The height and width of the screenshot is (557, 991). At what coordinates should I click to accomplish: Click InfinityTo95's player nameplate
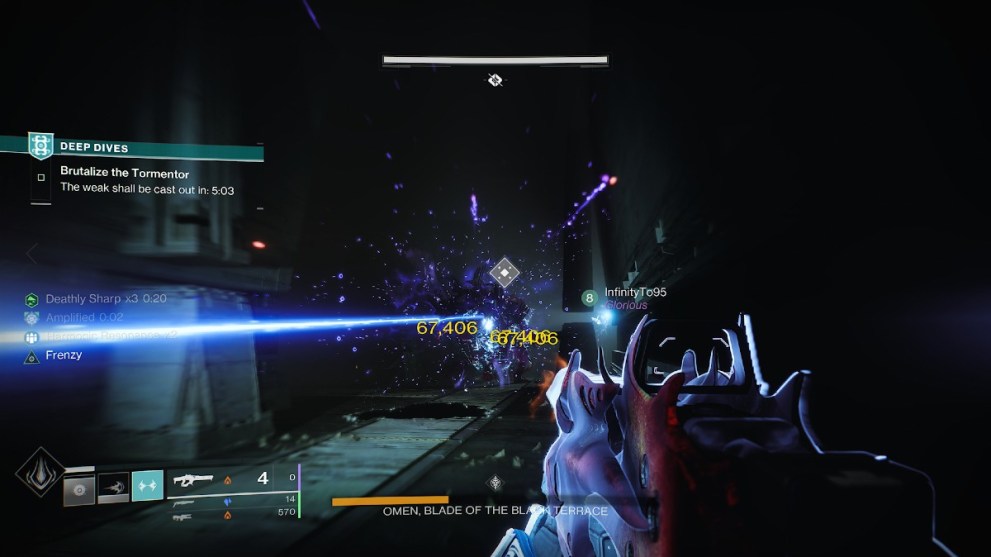click(635, 293)
